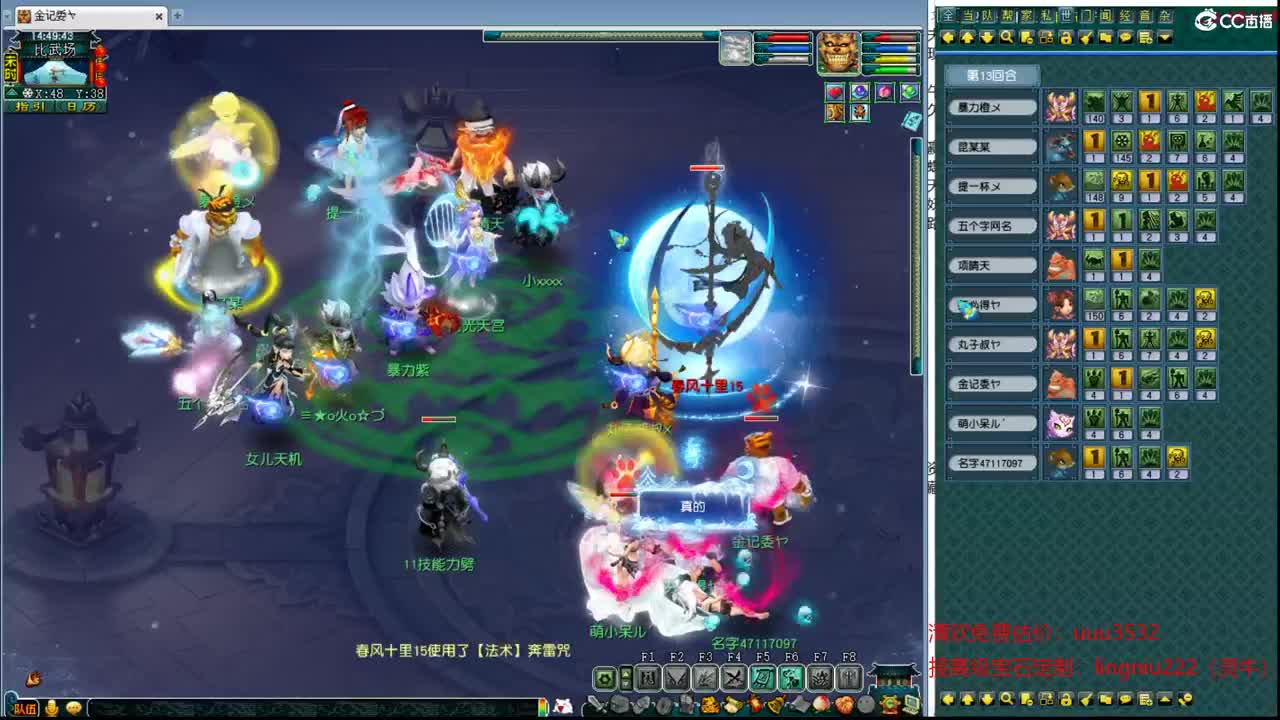Click the lock icon in the chat toolbar

click(1068, 38)
